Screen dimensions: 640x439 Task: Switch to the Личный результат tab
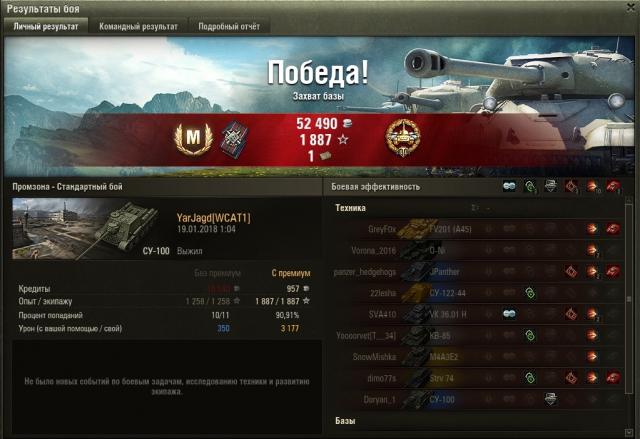pos(45,27)
